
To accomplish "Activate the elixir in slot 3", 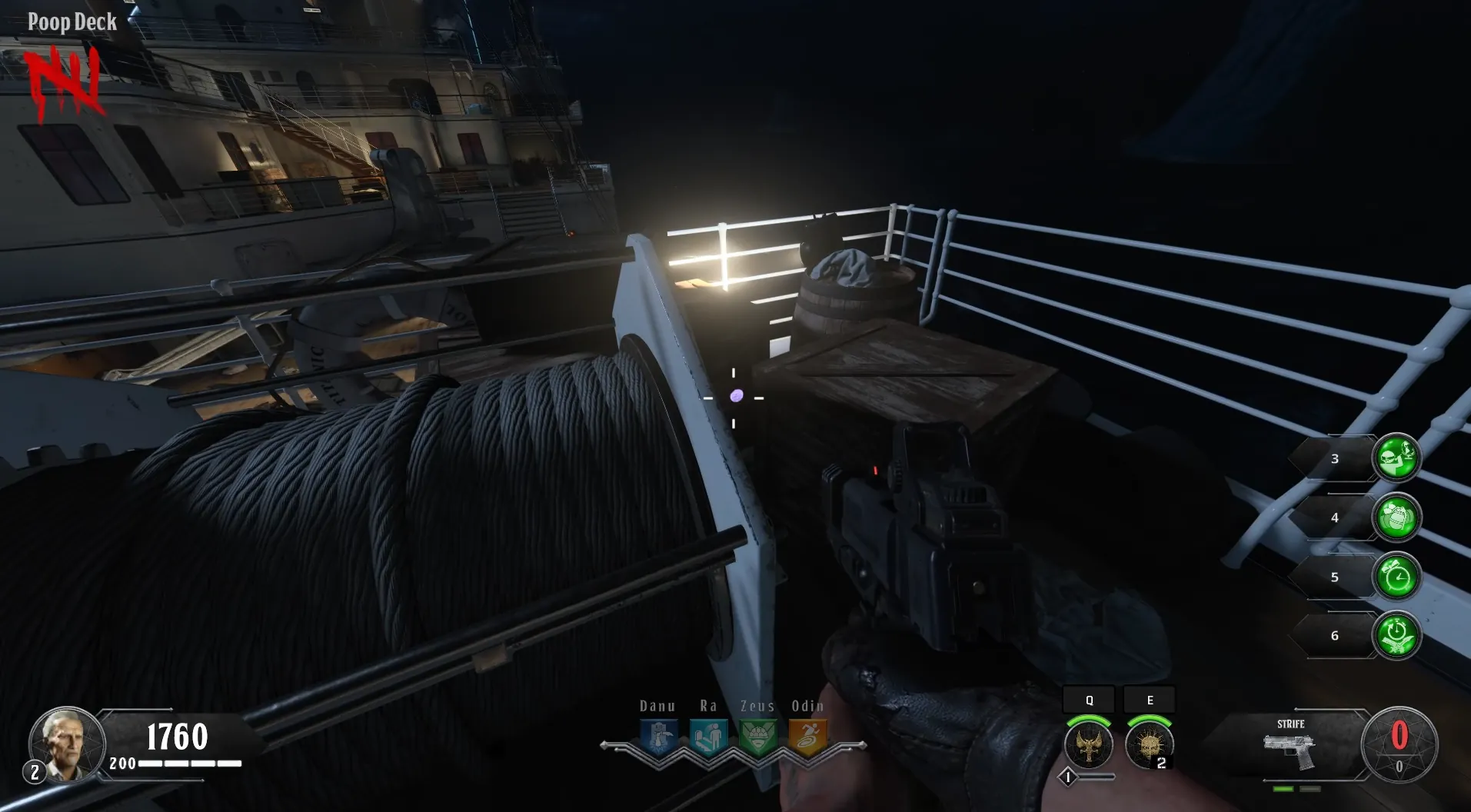I will click(x=1396, y=458).
